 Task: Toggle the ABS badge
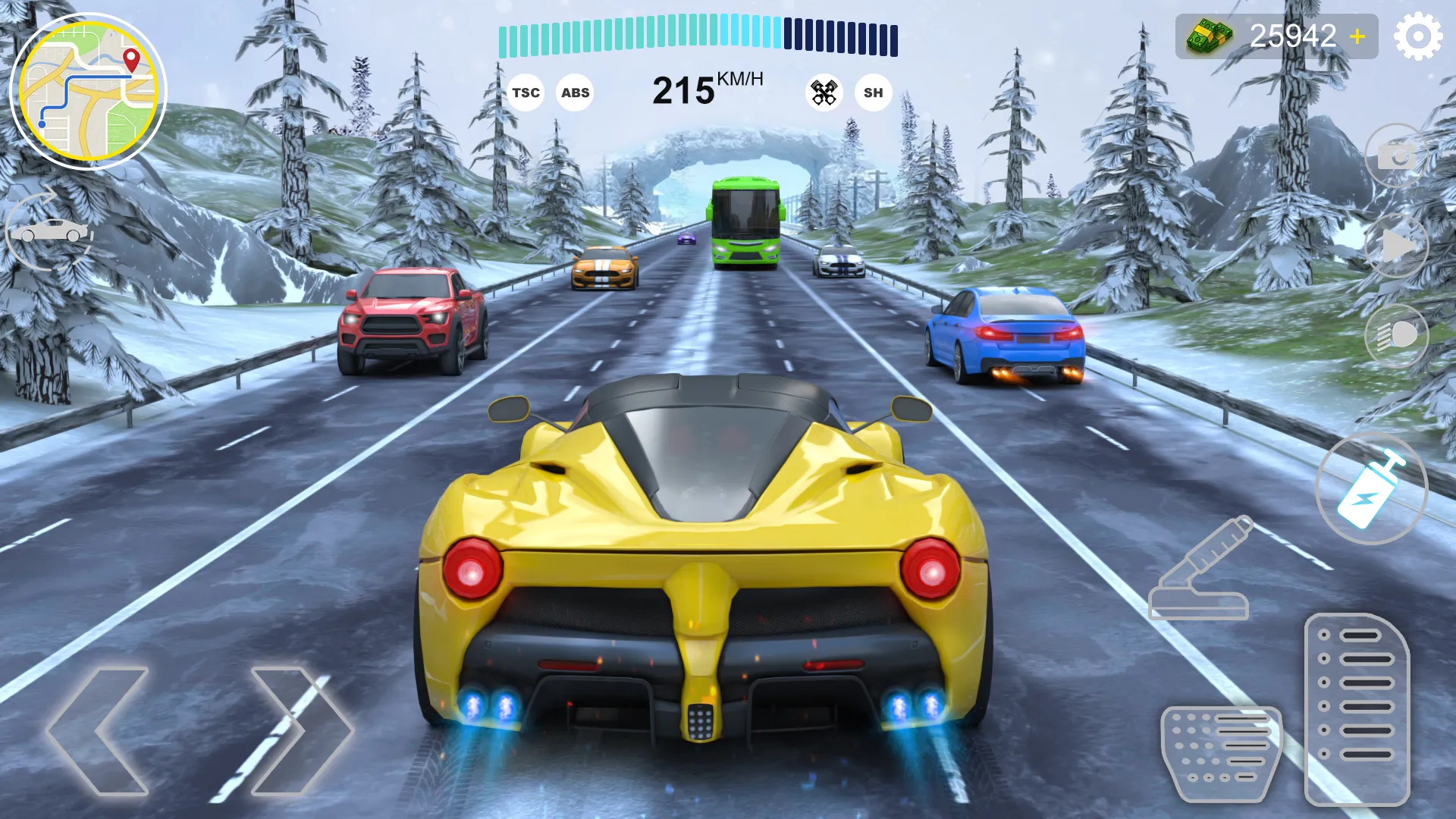(576, 93)
